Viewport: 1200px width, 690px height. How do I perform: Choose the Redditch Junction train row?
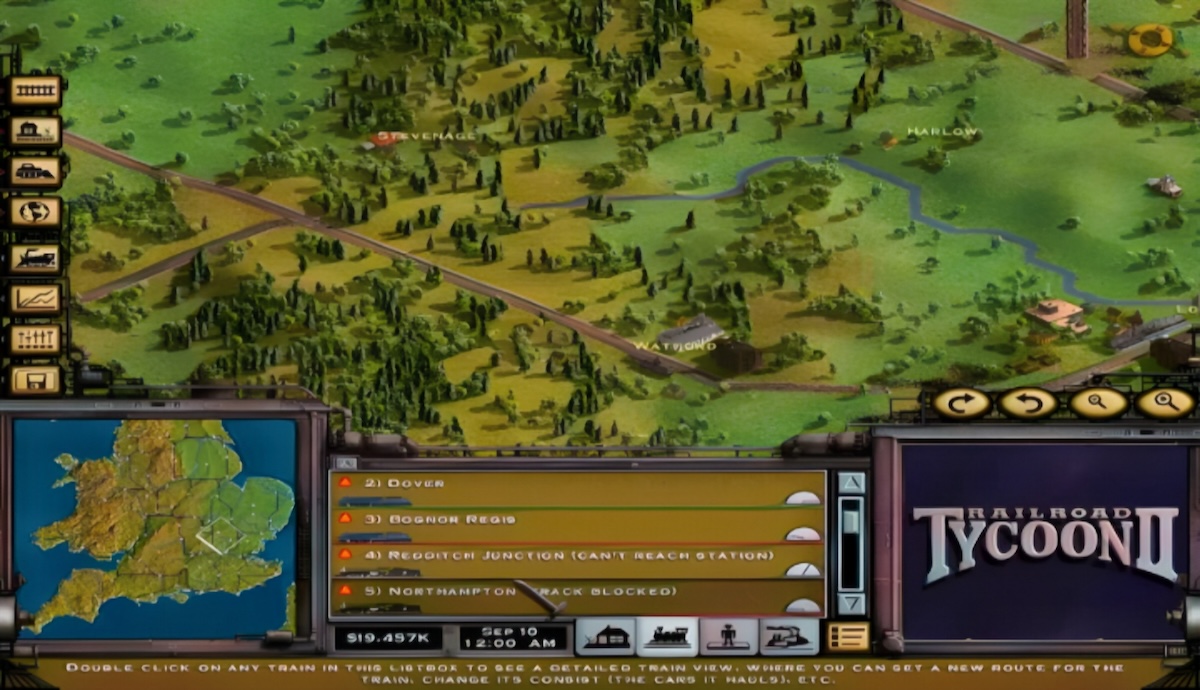[560, 561]
